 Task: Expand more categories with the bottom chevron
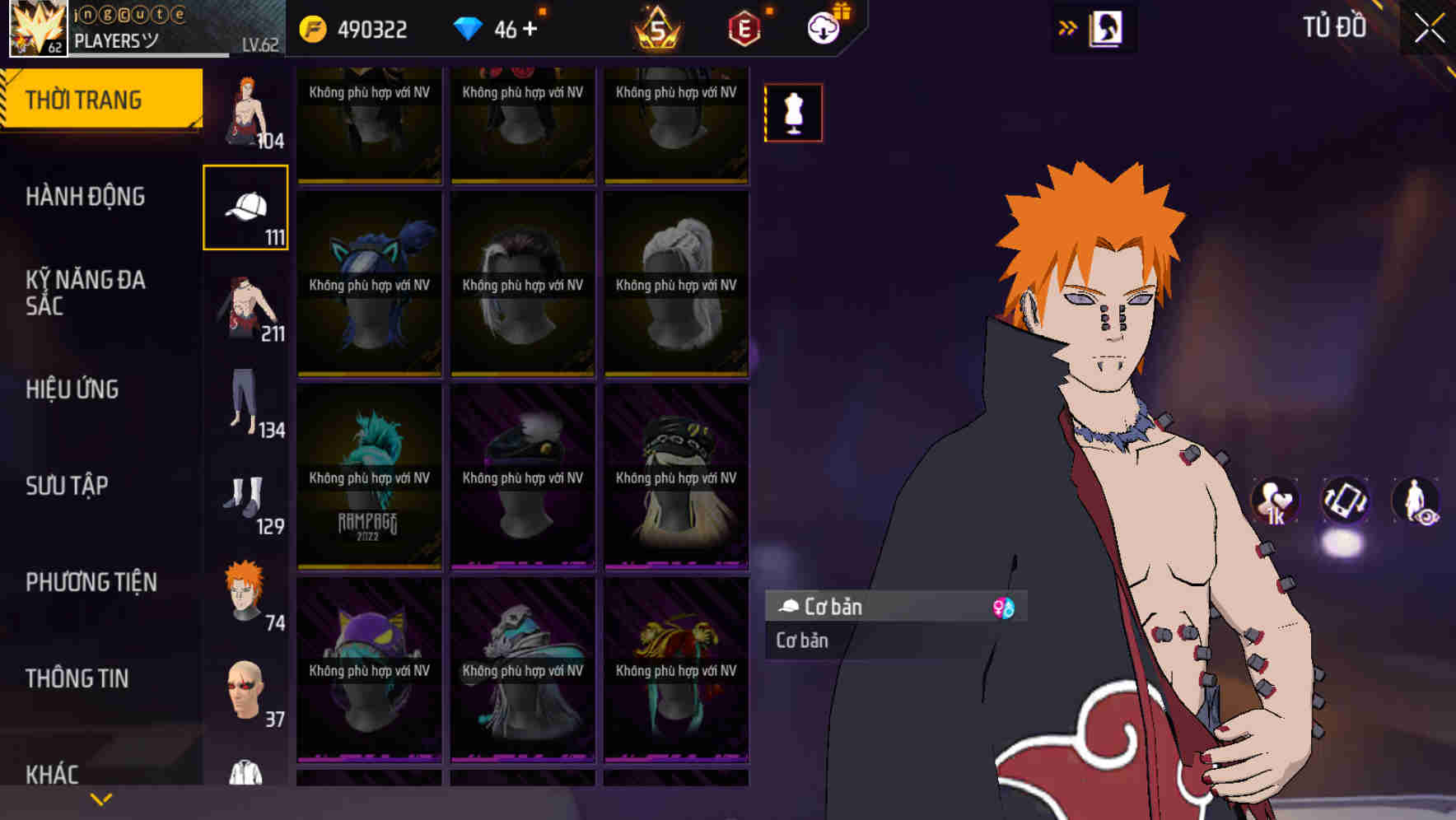click(x=101, y=799)
